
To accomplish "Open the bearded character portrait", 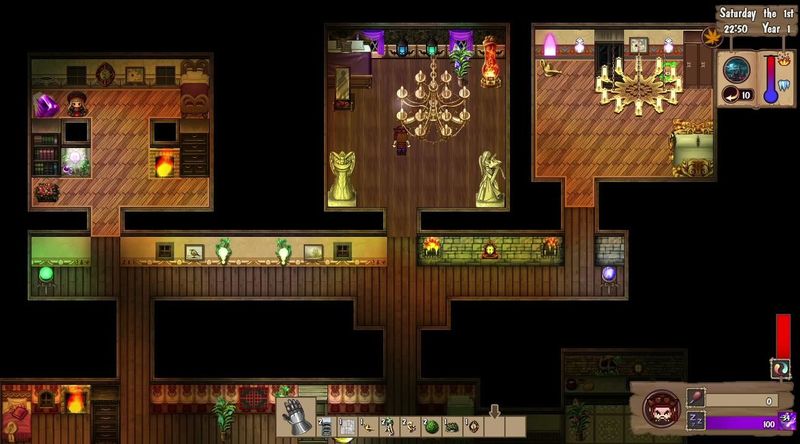I will pyautogui.click(x=661, y=410).
